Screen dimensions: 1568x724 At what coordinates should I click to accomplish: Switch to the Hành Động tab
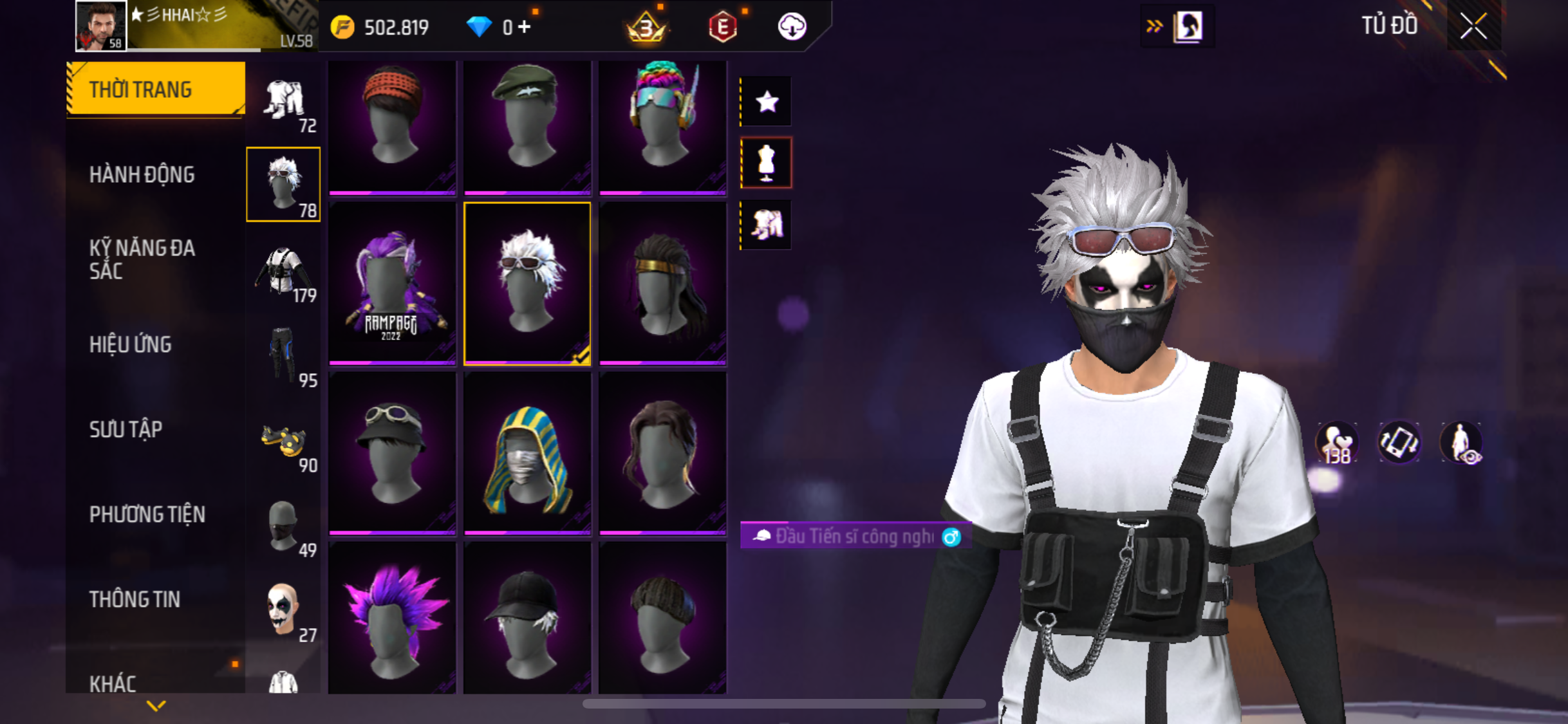(x=142, y=174)
